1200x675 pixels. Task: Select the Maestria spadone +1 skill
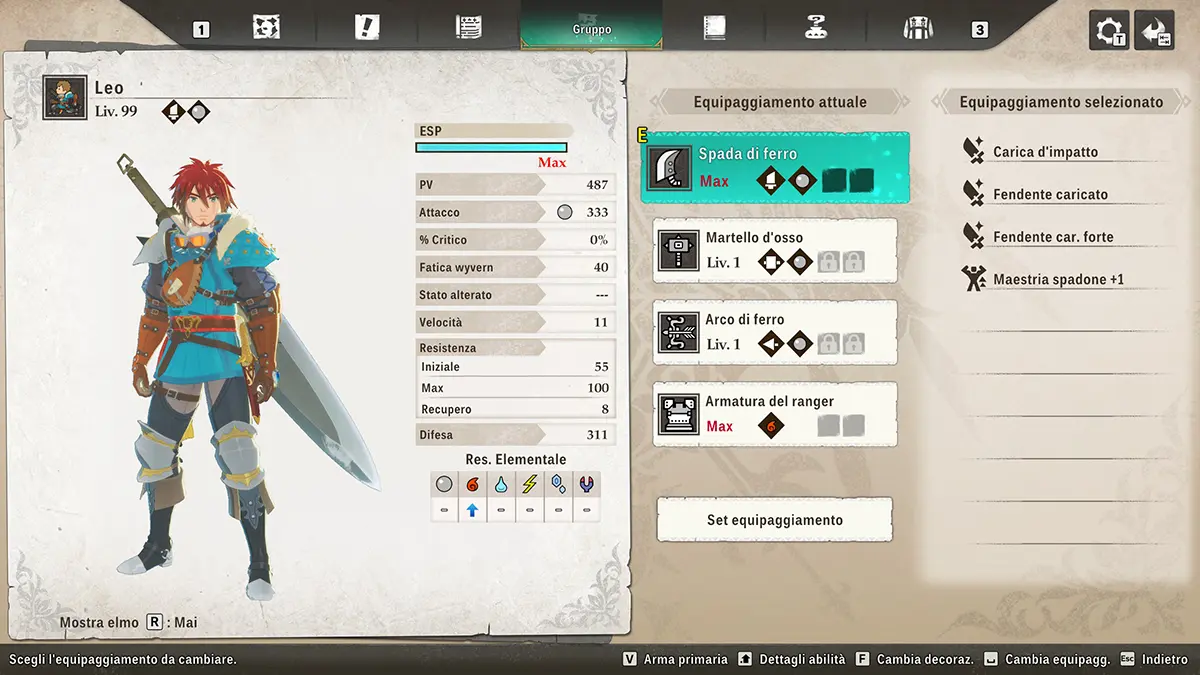[1058, 279]
